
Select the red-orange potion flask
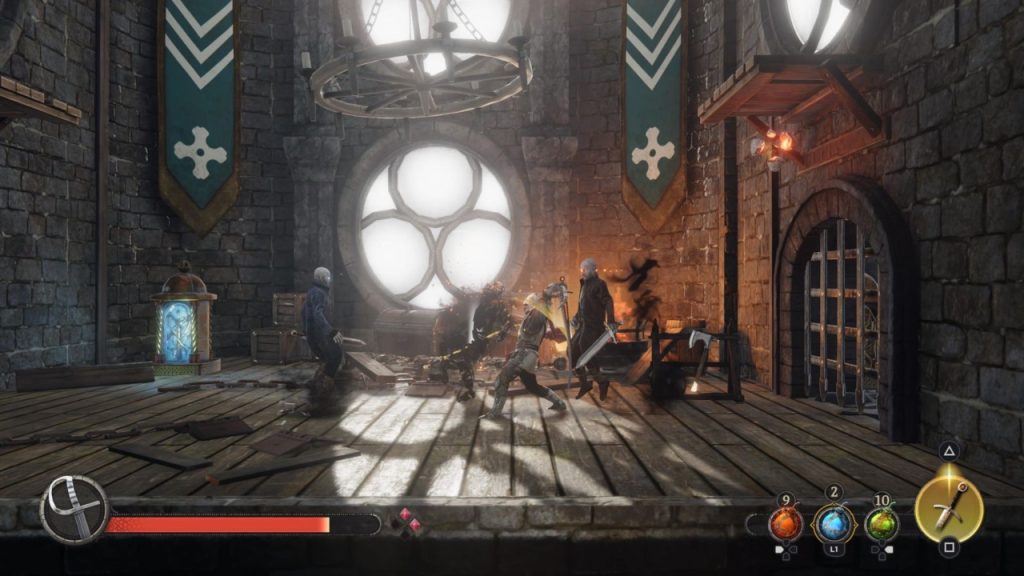(x=785, y=523)
